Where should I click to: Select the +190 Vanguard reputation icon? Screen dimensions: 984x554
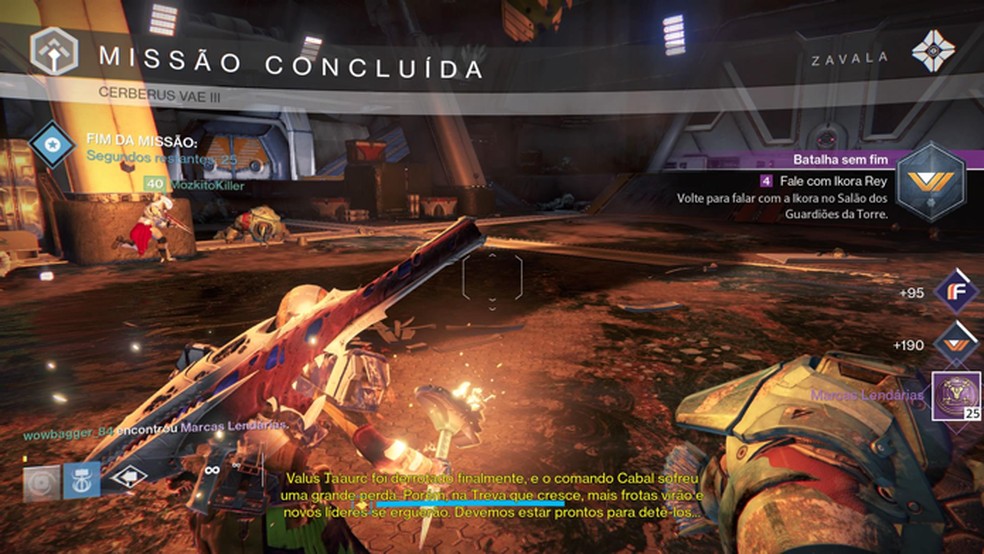[954, 344]
